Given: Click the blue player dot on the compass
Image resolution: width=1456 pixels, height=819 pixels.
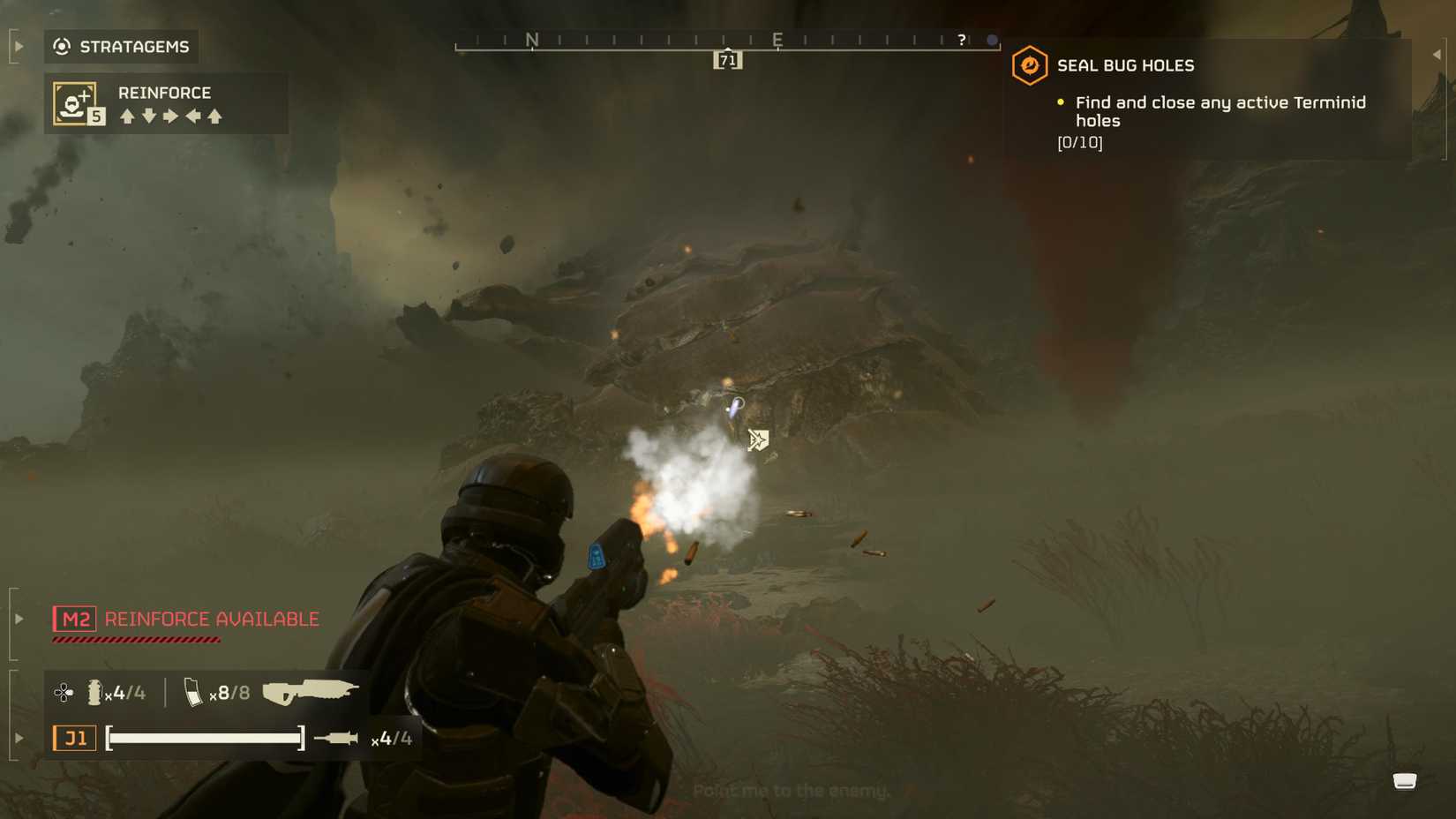Looking at the screenshot, I should tap(991, 39).
